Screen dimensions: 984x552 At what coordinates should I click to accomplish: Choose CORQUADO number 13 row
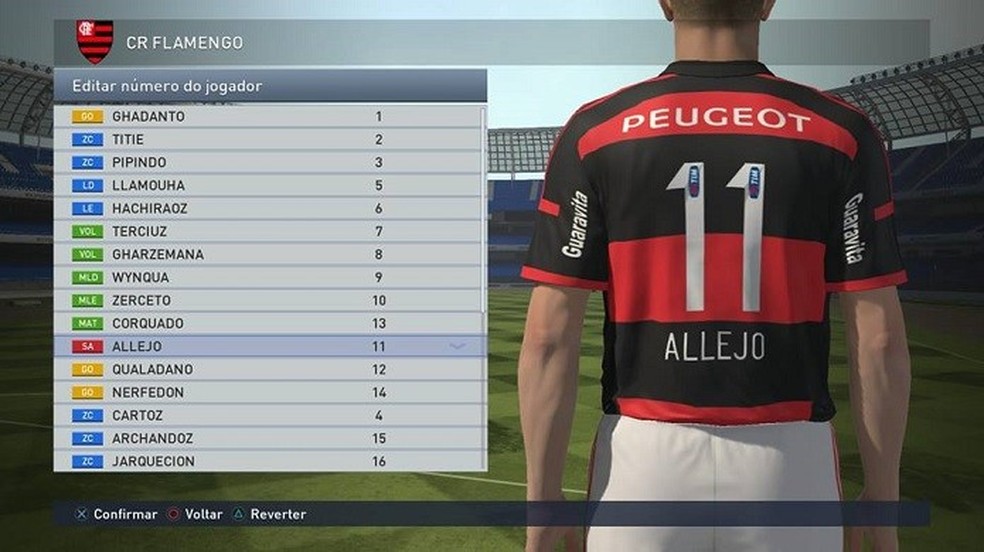[268, 323]
